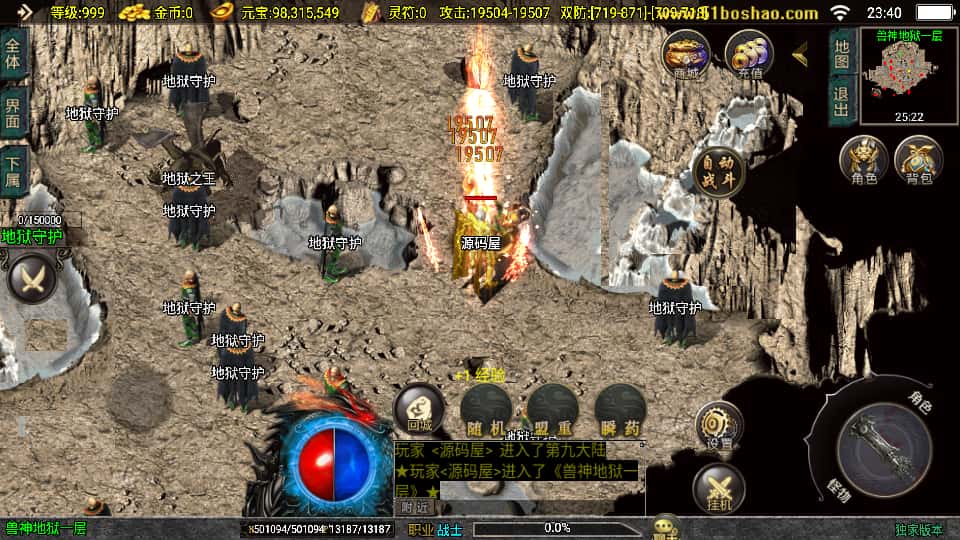Click the 退出 exit tab
Screen dimensions: 960x540
[x=842, y=100]
